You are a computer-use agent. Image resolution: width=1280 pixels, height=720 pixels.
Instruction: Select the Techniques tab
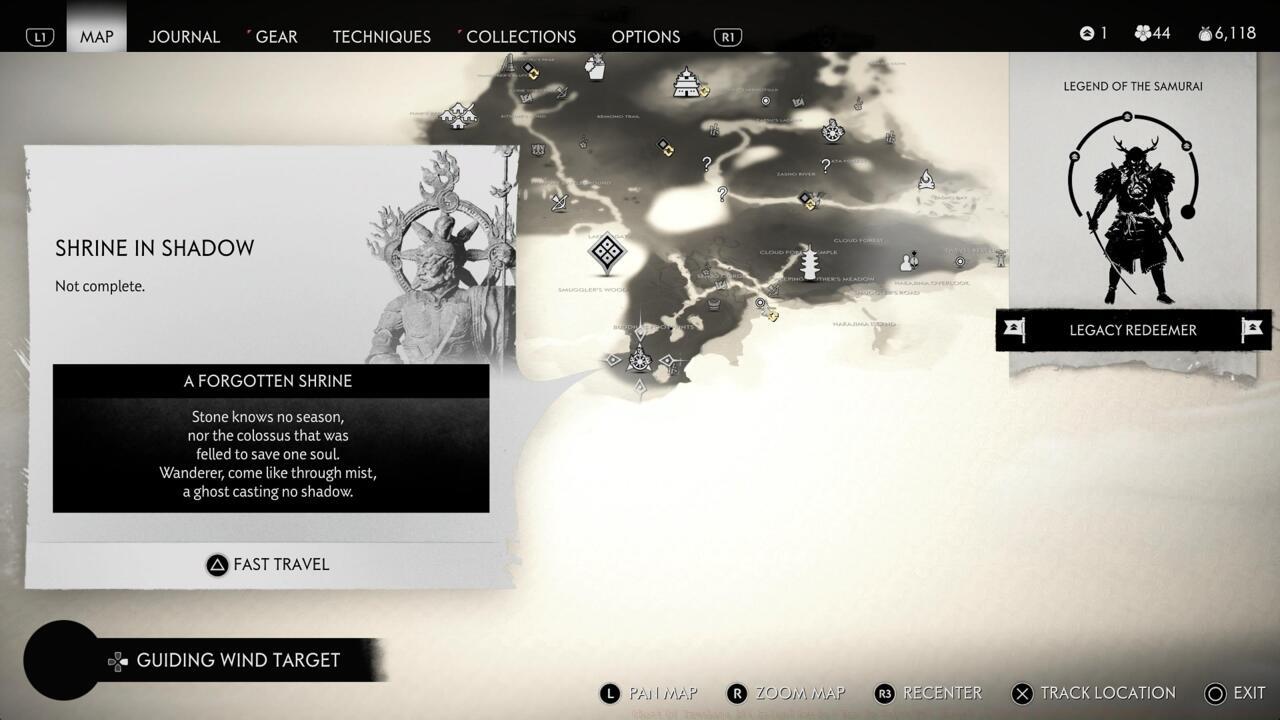point(381,36)
